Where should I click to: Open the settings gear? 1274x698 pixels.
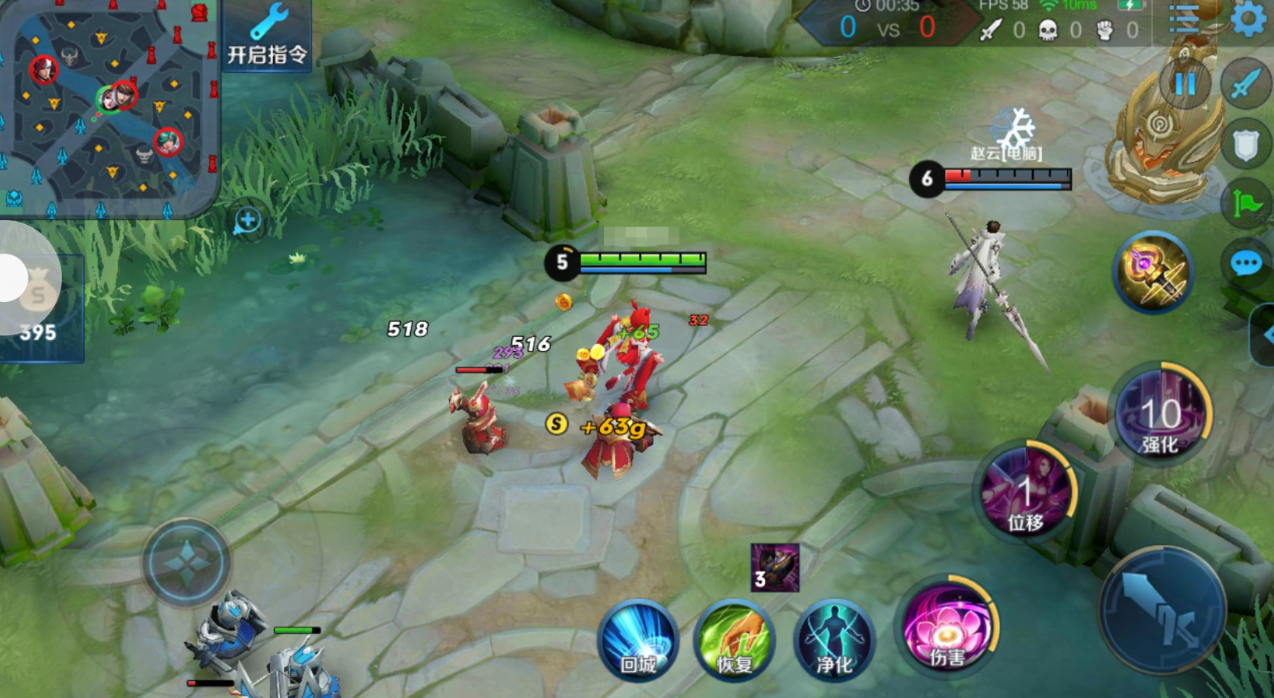tap(1248, 19)
